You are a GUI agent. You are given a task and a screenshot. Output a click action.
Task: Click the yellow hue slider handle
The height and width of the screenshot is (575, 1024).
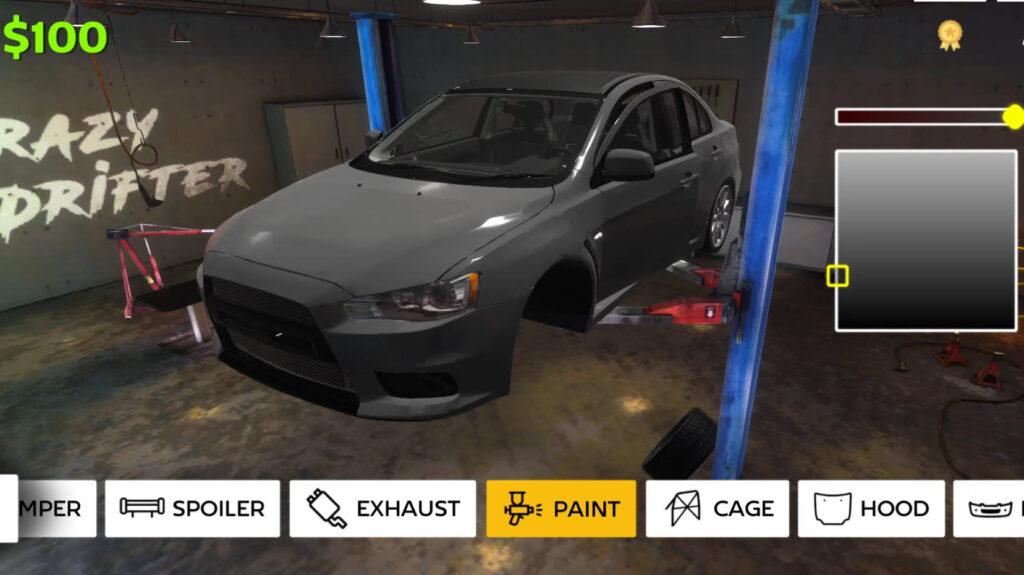coord(1014,116)
